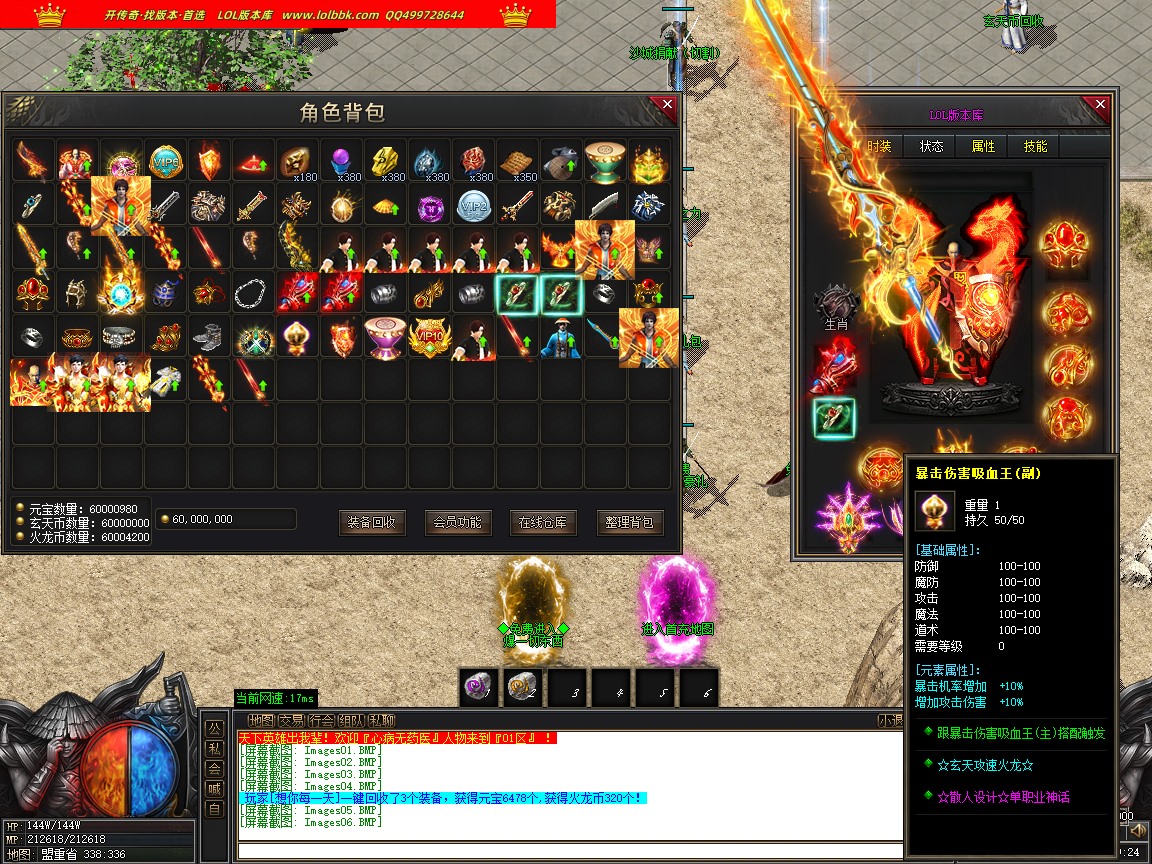Close the 角色背包 inventory window
Screen dimensions: 1152x864
click(667, 105)
